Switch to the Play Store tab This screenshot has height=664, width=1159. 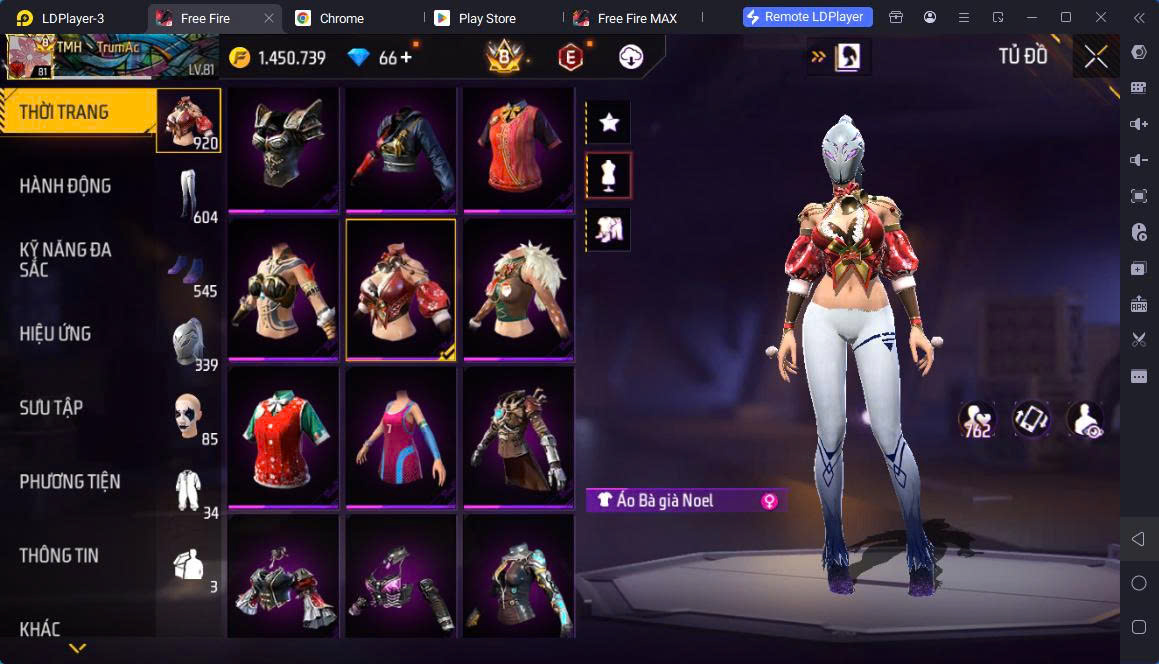[486, 18]
